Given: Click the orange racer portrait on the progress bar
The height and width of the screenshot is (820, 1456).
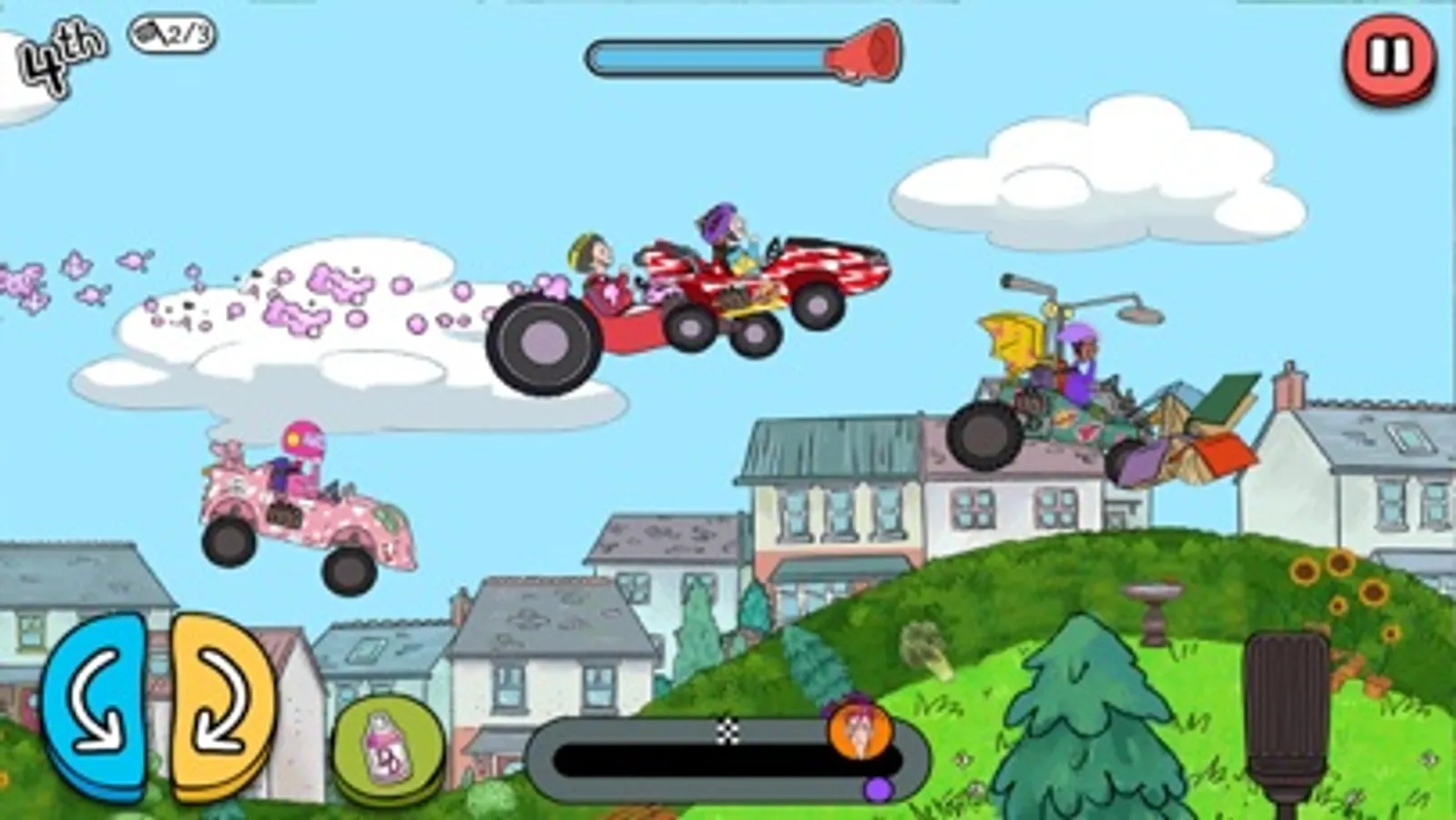Looking at the screenshot, I should point(860,733).
